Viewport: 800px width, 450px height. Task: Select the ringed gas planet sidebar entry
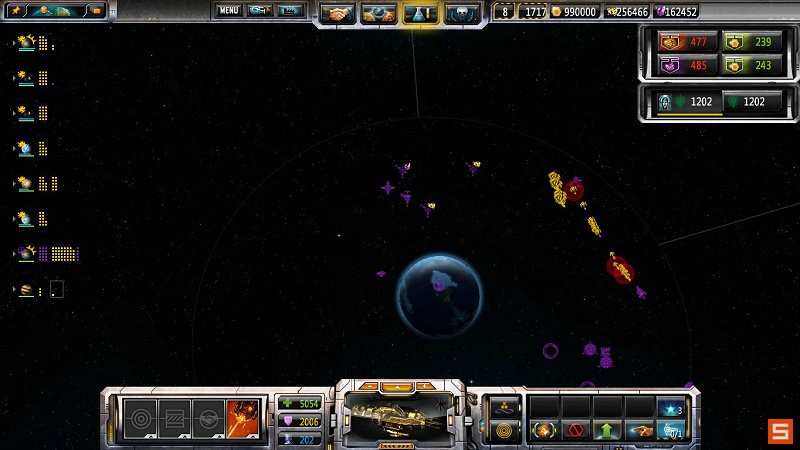tap(27, 290)
